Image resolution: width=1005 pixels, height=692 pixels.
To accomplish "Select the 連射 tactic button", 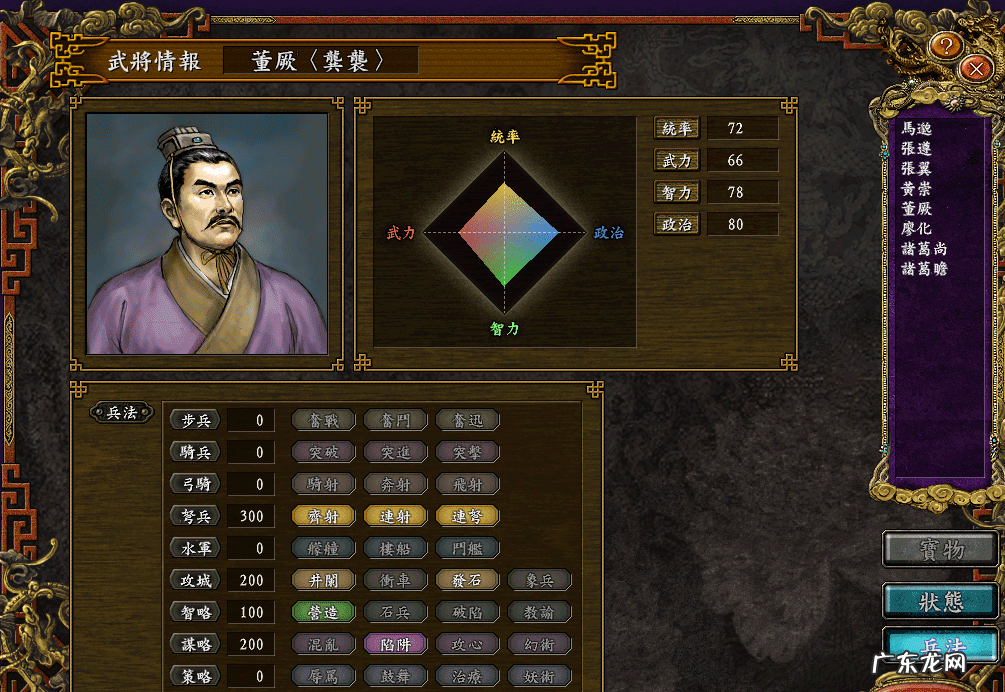I will 395,516.
